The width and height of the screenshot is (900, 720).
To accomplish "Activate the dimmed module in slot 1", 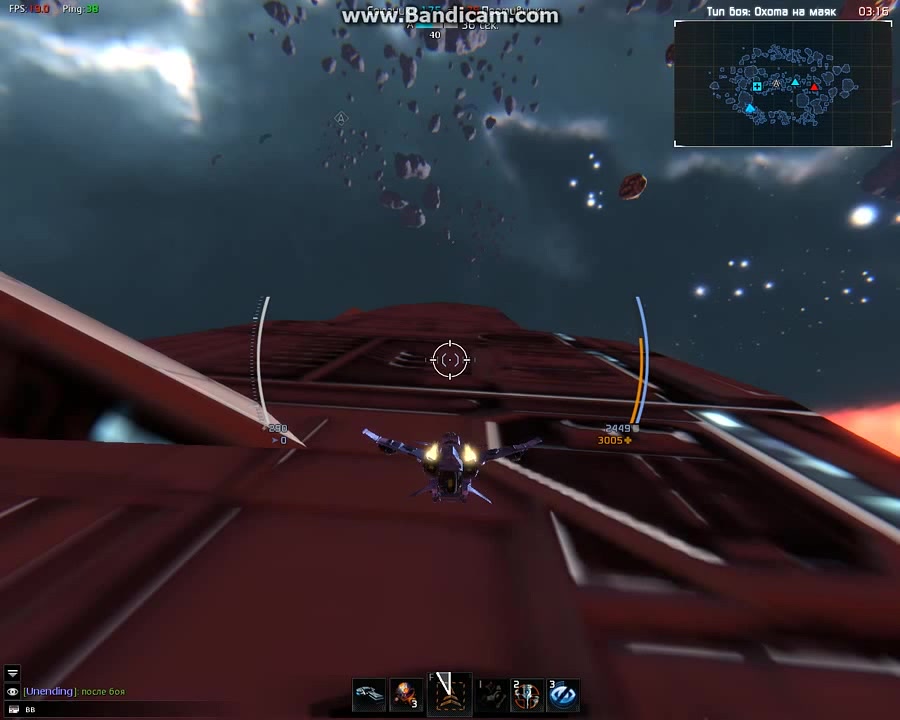I will [491, 694].
